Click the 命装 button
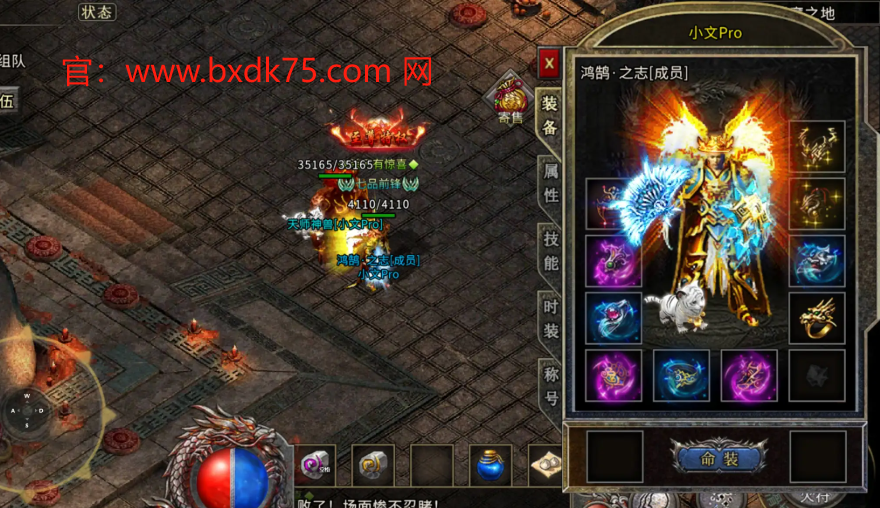 [718, 459]
